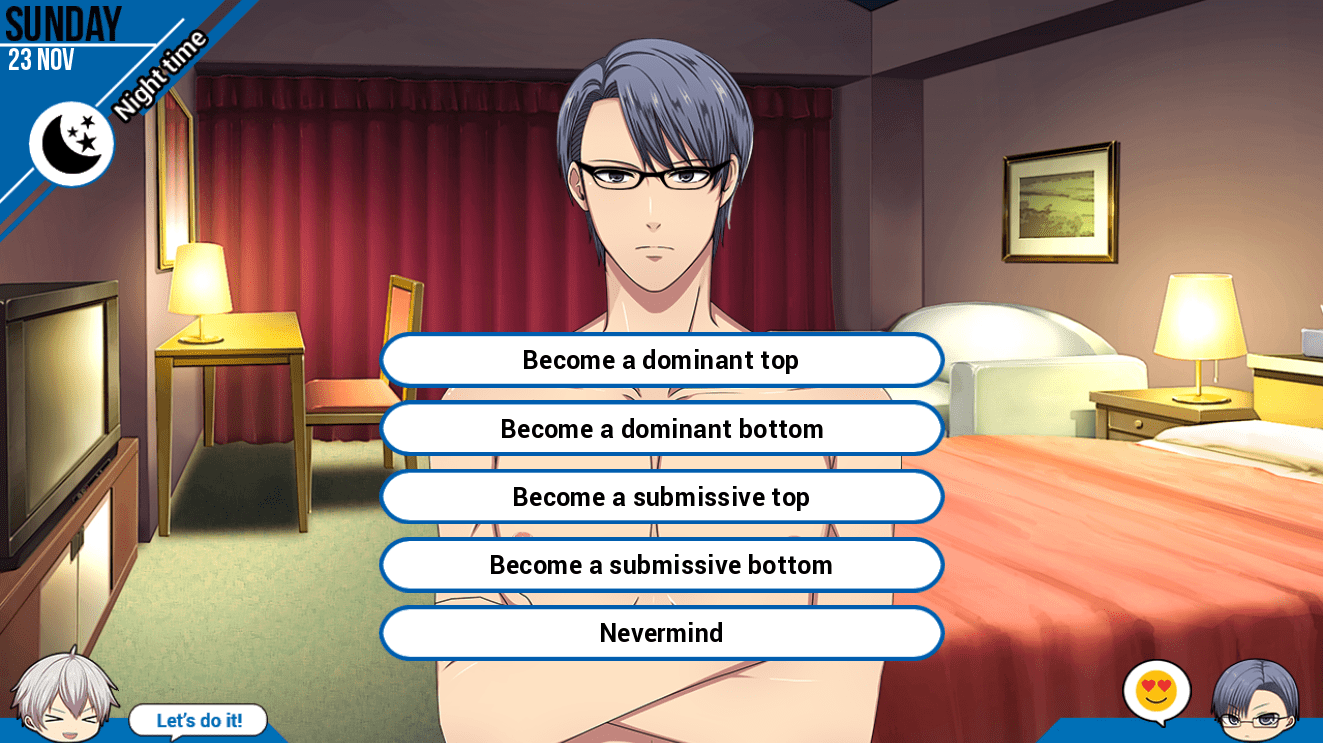Choose "Become a submissive bottom" option
Viewport: 1323px width, 743px height.
pos(661,565)
